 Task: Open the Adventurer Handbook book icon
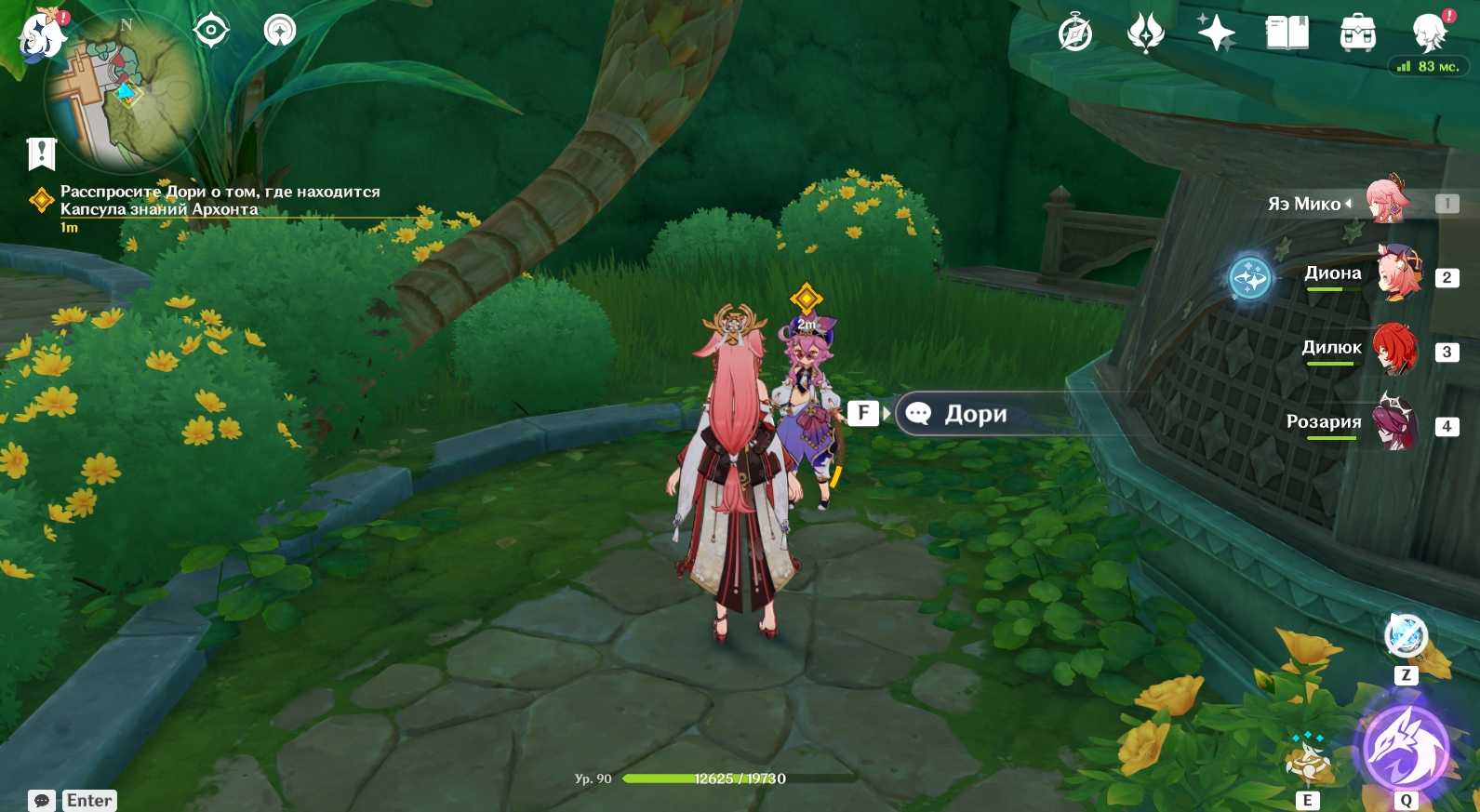coord(1287,33)
